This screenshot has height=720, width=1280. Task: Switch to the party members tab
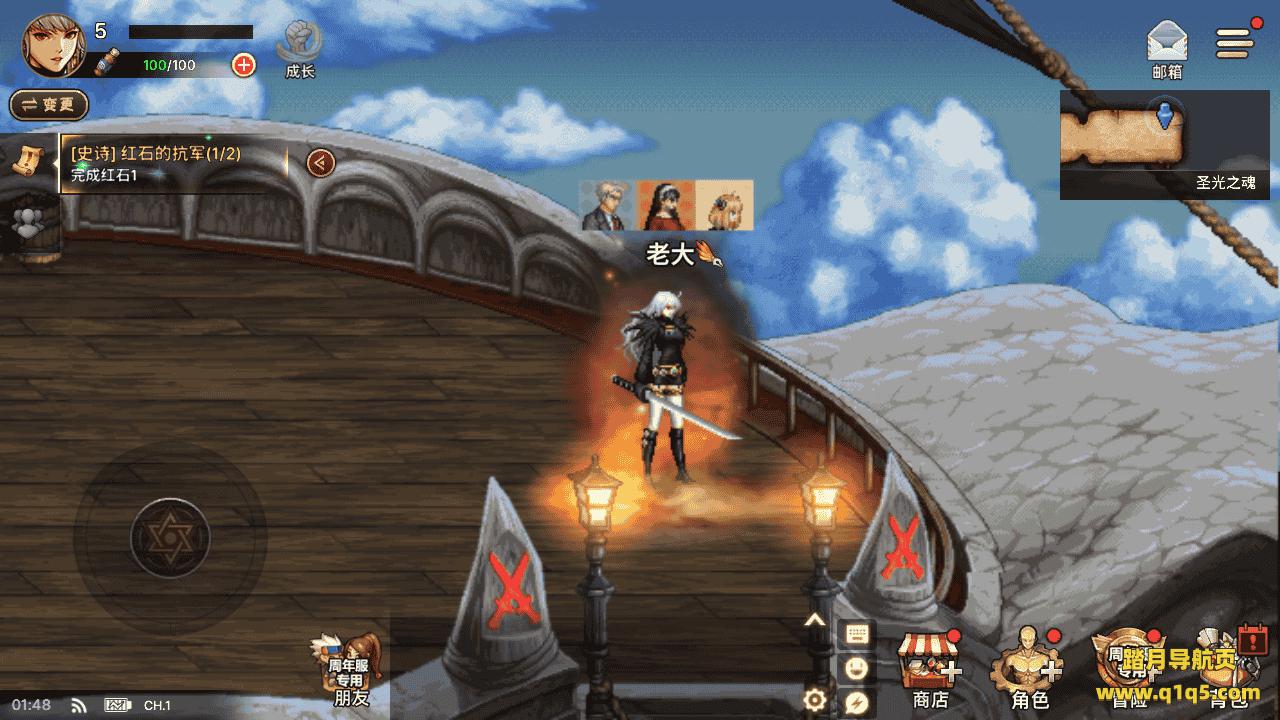click(x=28, y=222)
